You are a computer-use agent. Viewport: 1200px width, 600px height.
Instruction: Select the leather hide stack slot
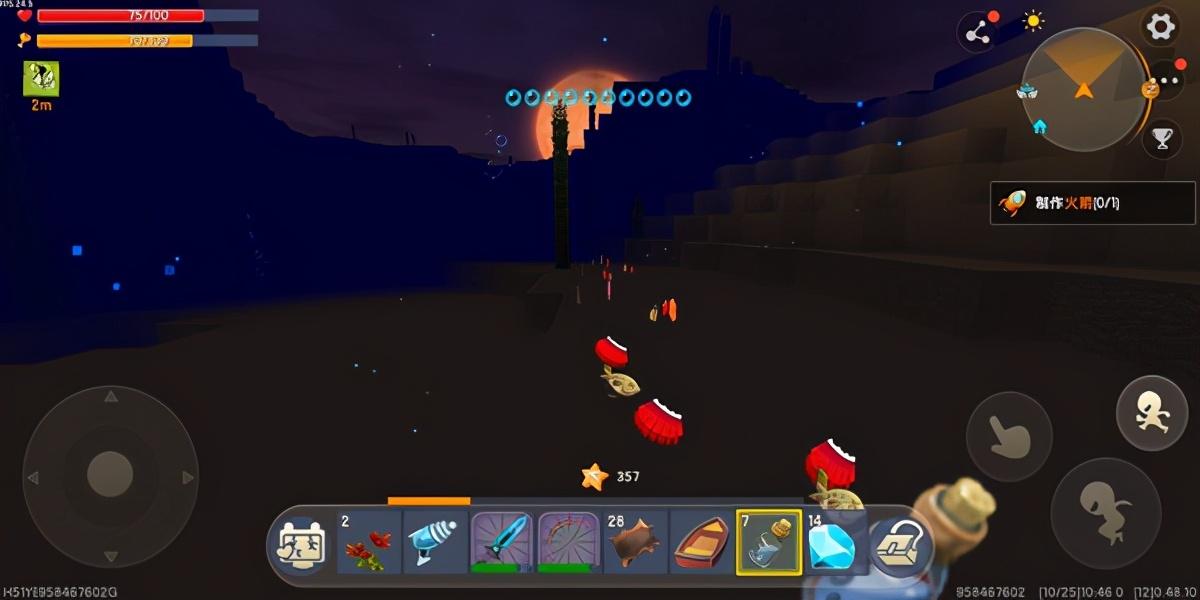click(x=635, y=543)
